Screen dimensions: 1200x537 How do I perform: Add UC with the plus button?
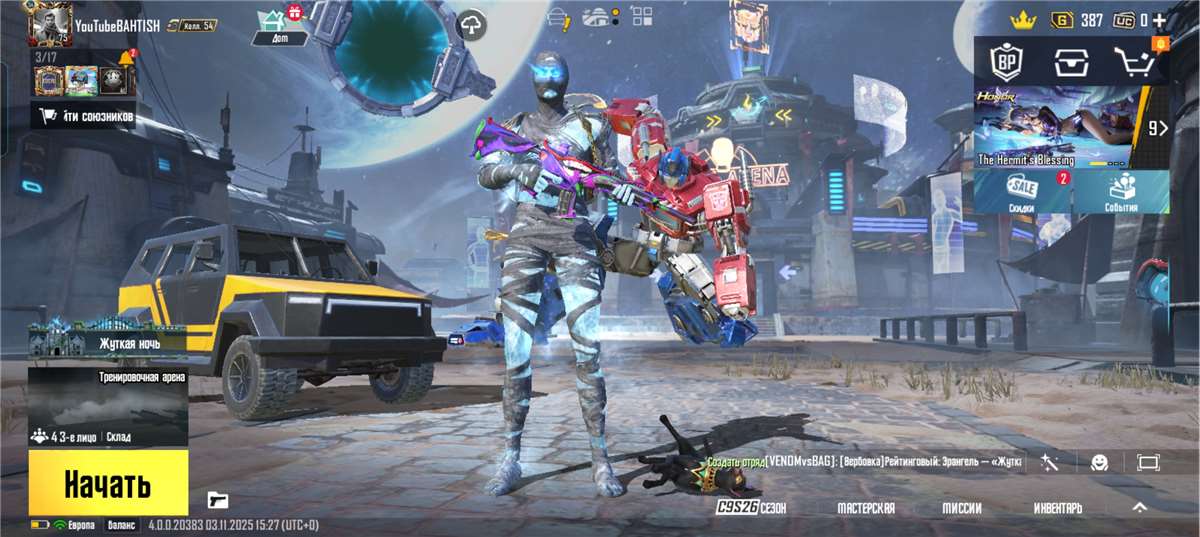(1159, 20)
